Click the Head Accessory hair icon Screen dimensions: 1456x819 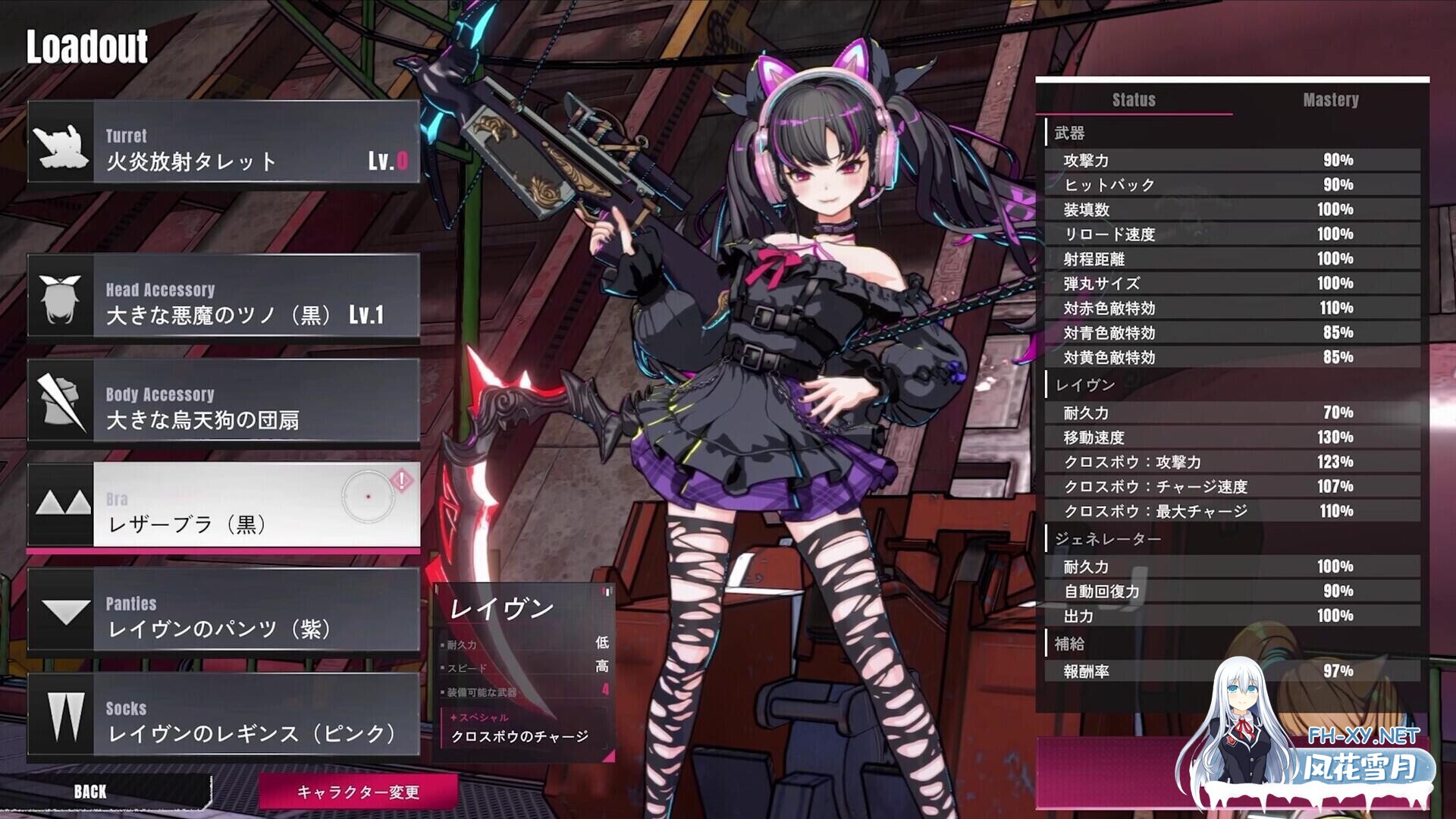pyautogui.click(x=61, y=301)
